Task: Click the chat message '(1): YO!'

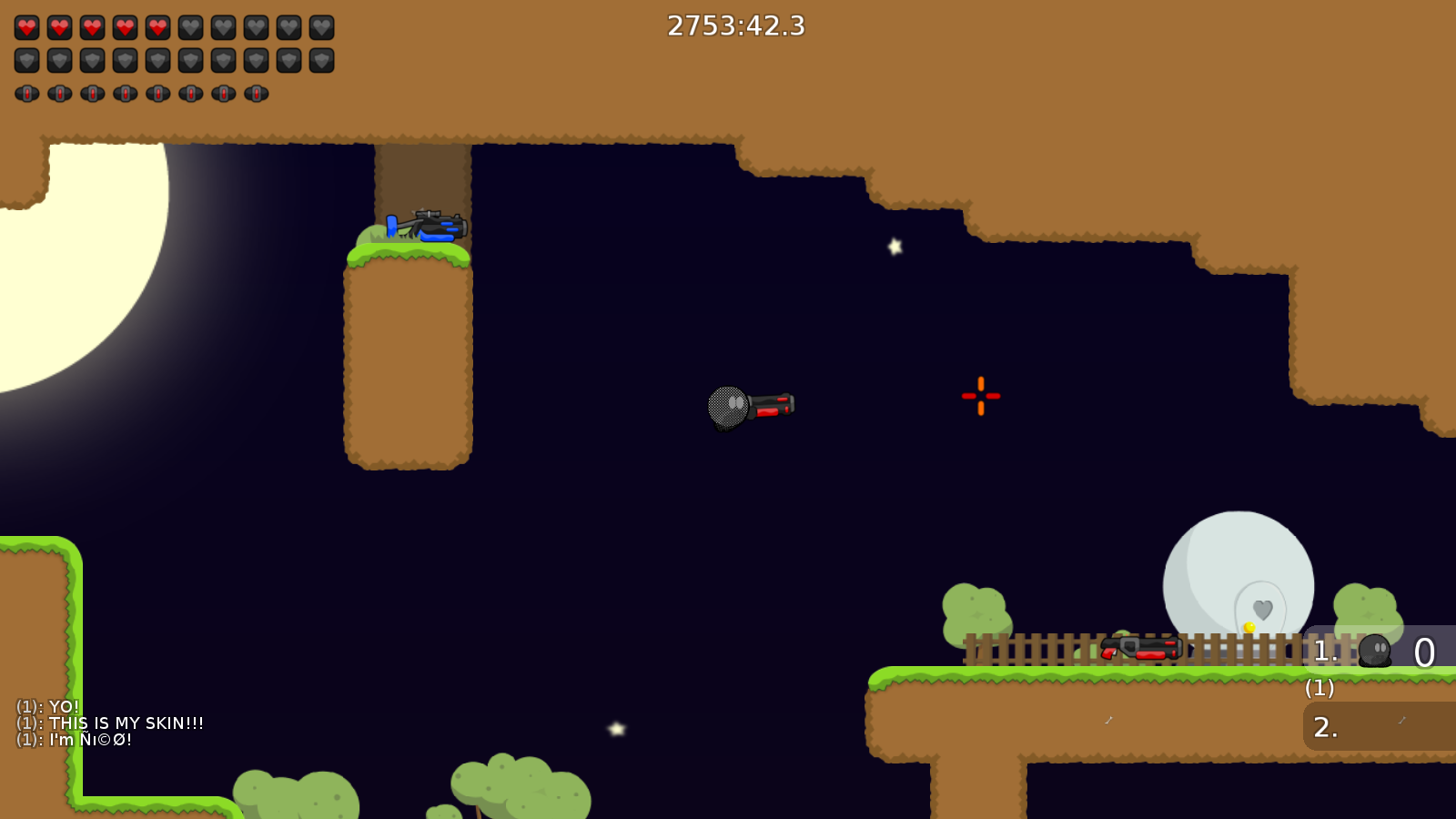Action: point(45,705)
